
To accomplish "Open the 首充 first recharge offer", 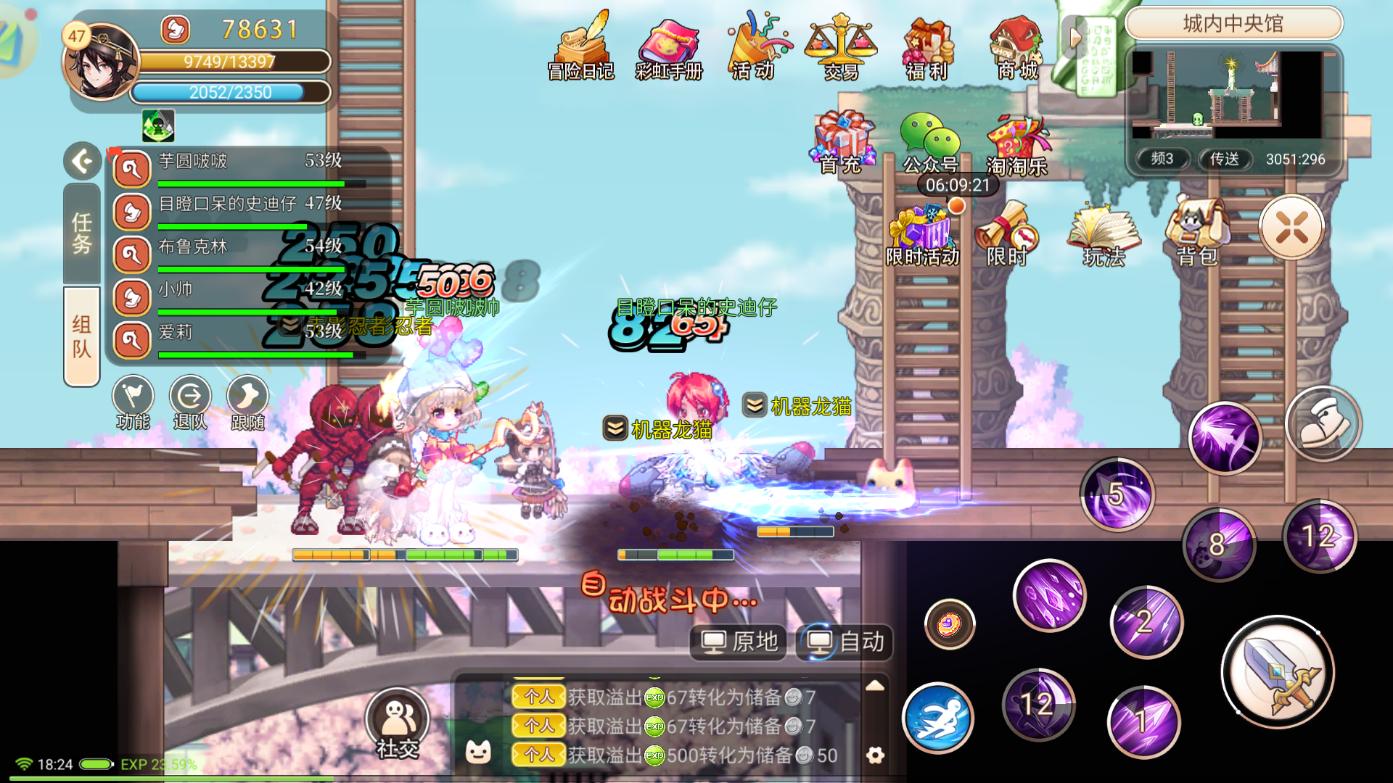I will (842, 140).
